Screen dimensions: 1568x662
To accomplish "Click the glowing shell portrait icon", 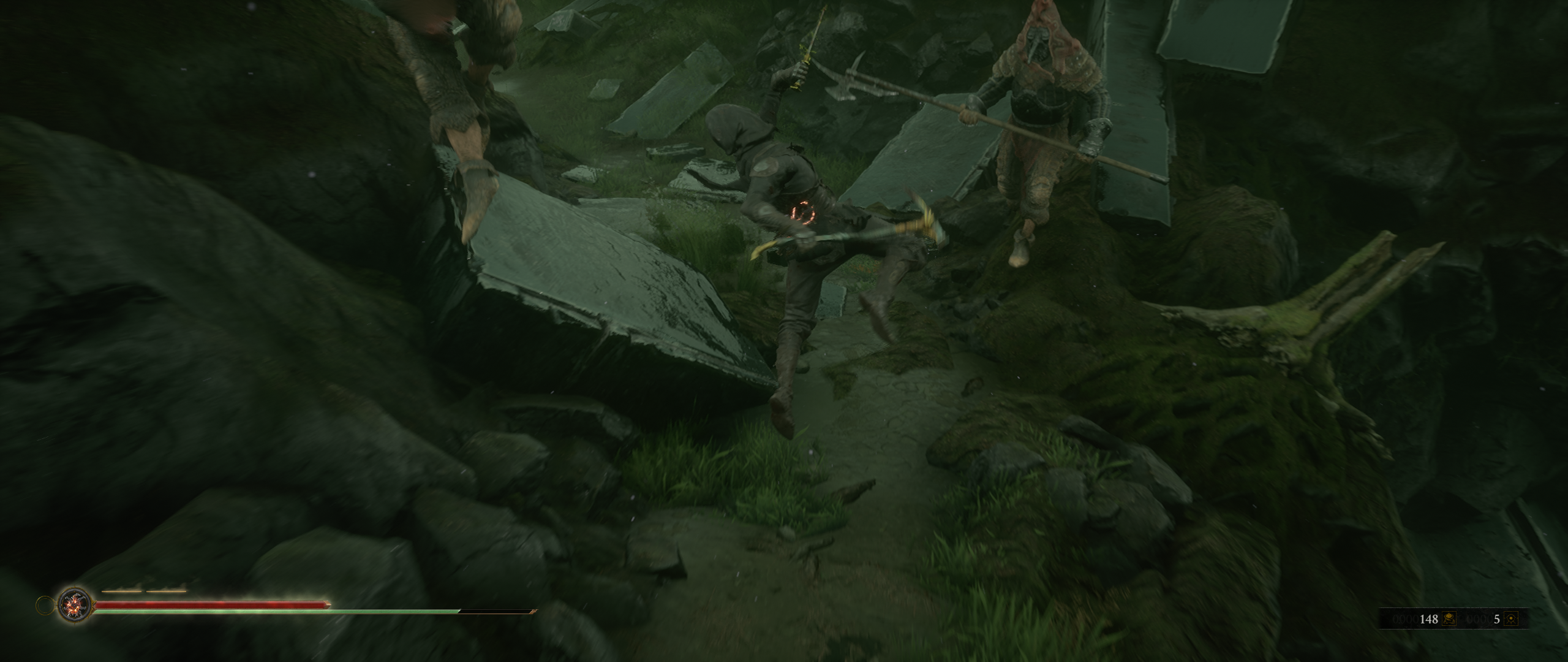I will click(75, 606).
